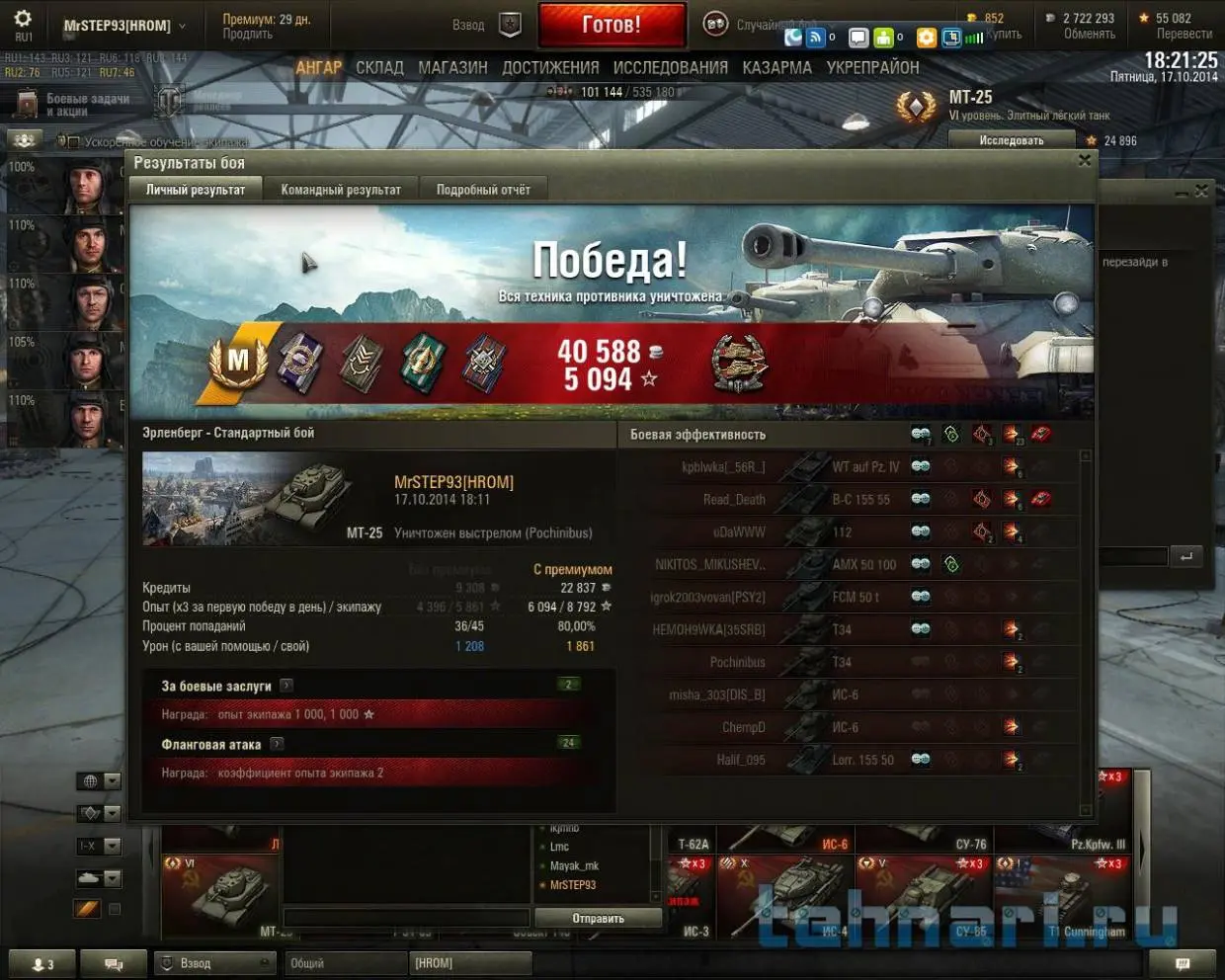
Task: Open the ИССЛЕДОВАНИЯ tech tree
Action: [x=670, y=68]
